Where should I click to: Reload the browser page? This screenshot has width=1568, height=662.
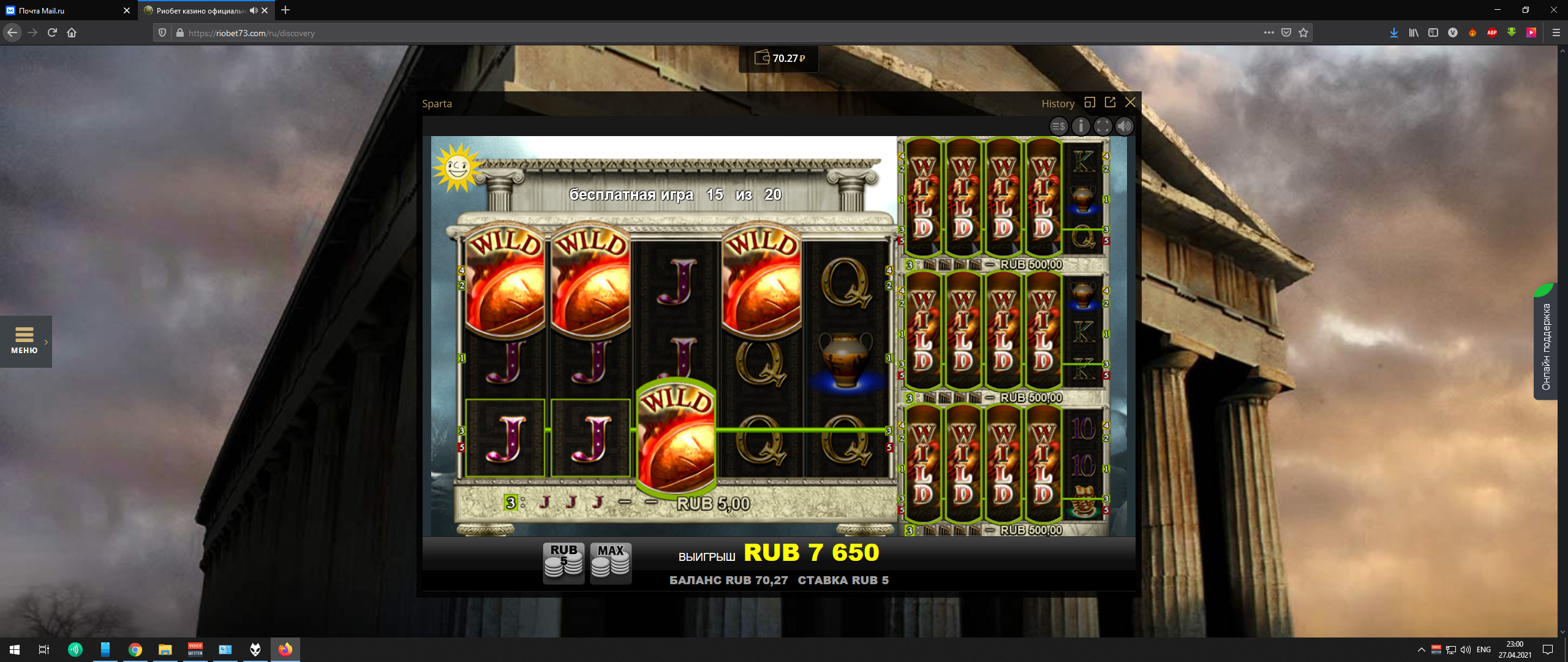click(52, 32)
